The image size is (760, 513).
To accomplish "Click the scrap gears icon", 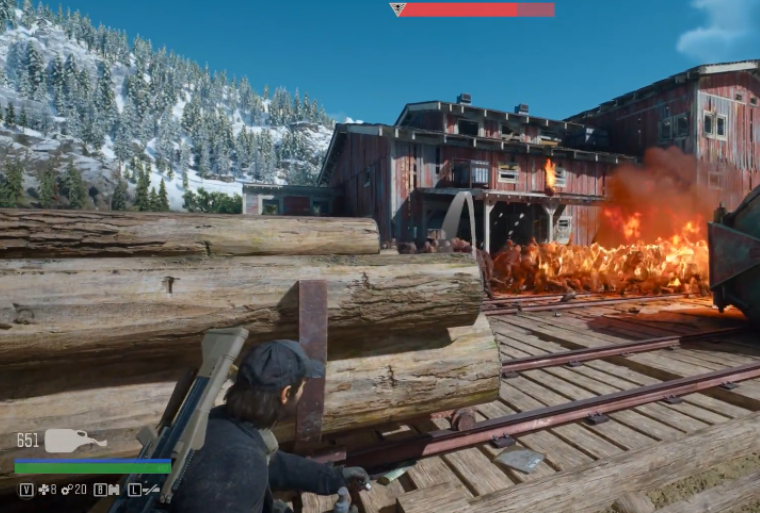I will tap(66, 489).
